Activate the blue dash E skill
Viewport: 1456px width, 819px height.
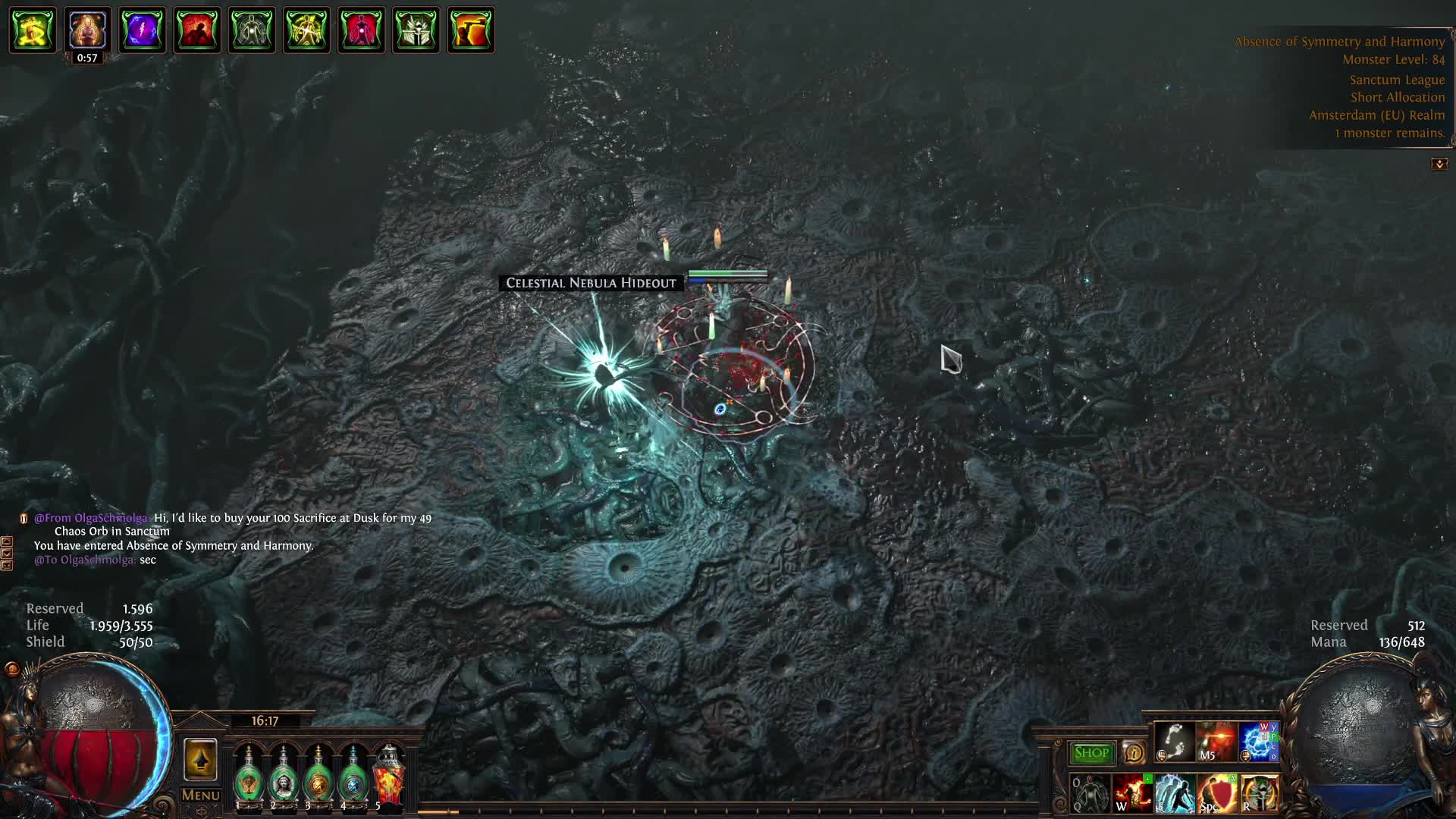1175,793
